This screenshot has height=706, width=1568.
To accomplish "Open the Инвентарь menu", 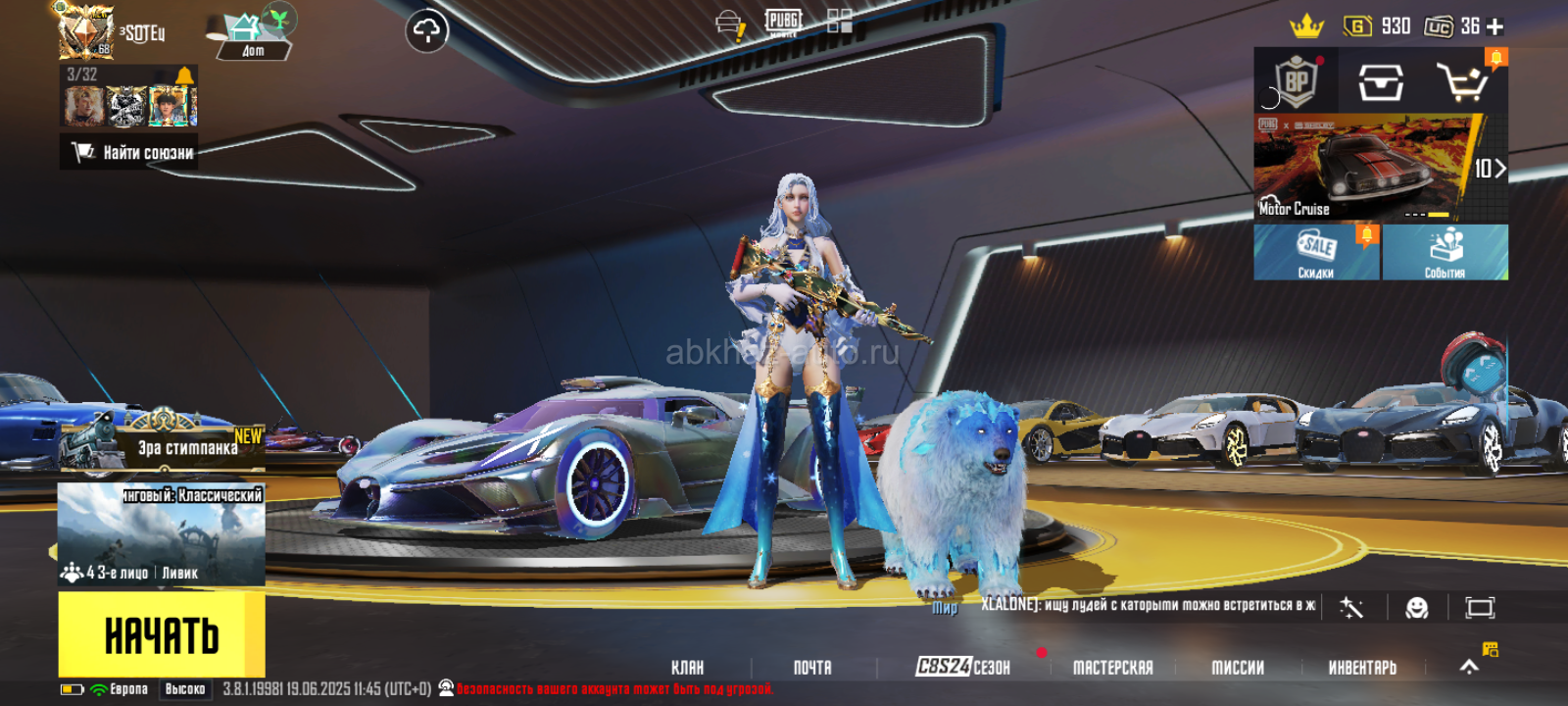I will [x=1362, y=668].
